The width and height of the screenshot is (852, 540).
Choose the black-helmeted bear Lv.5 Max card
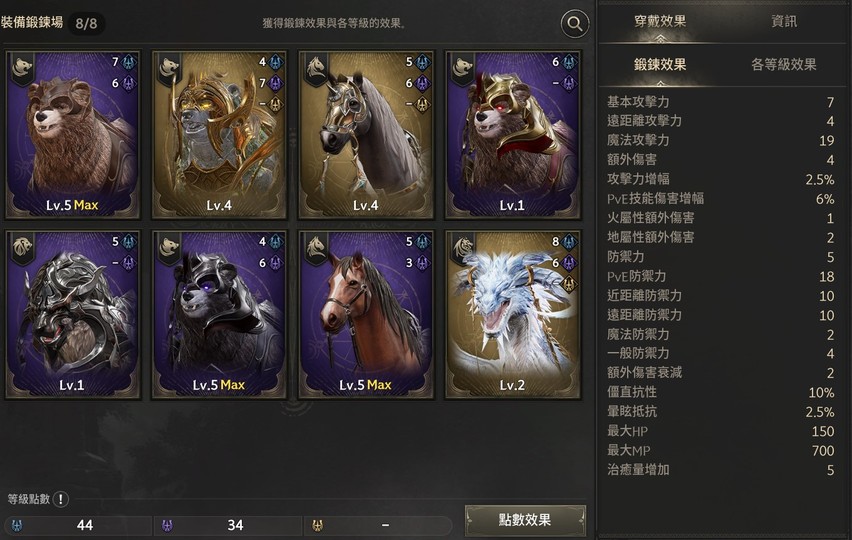coord(219,314)
